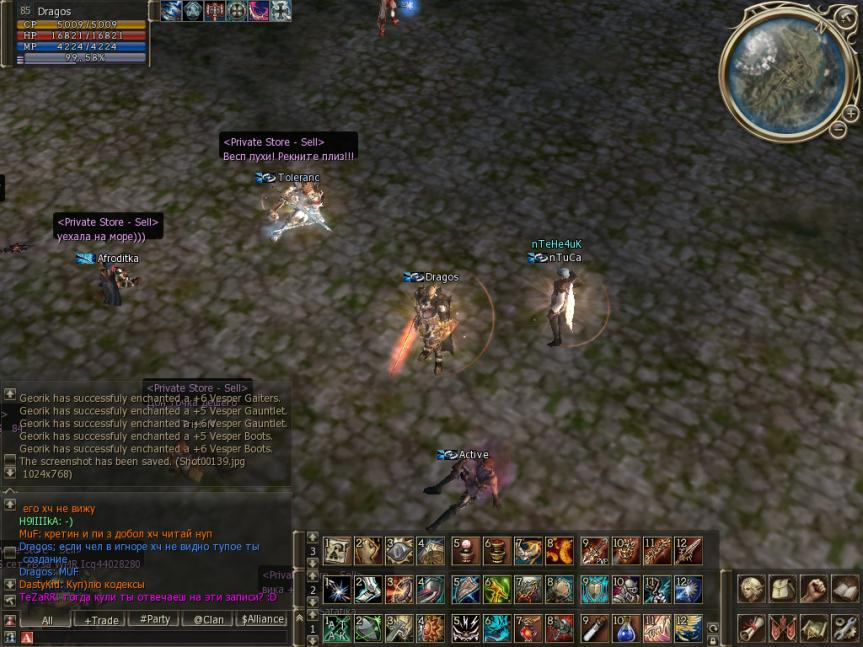863x647 pixels.
Task: Switch to the +Trade chat tab
Action: [101, 620]
